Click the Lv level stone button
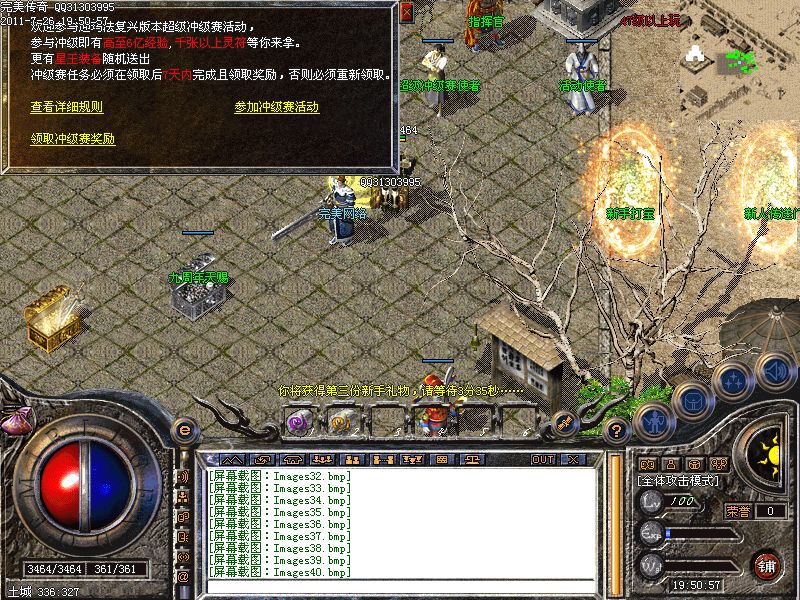This screenshot has width=800, height=600. click(652, 503)
